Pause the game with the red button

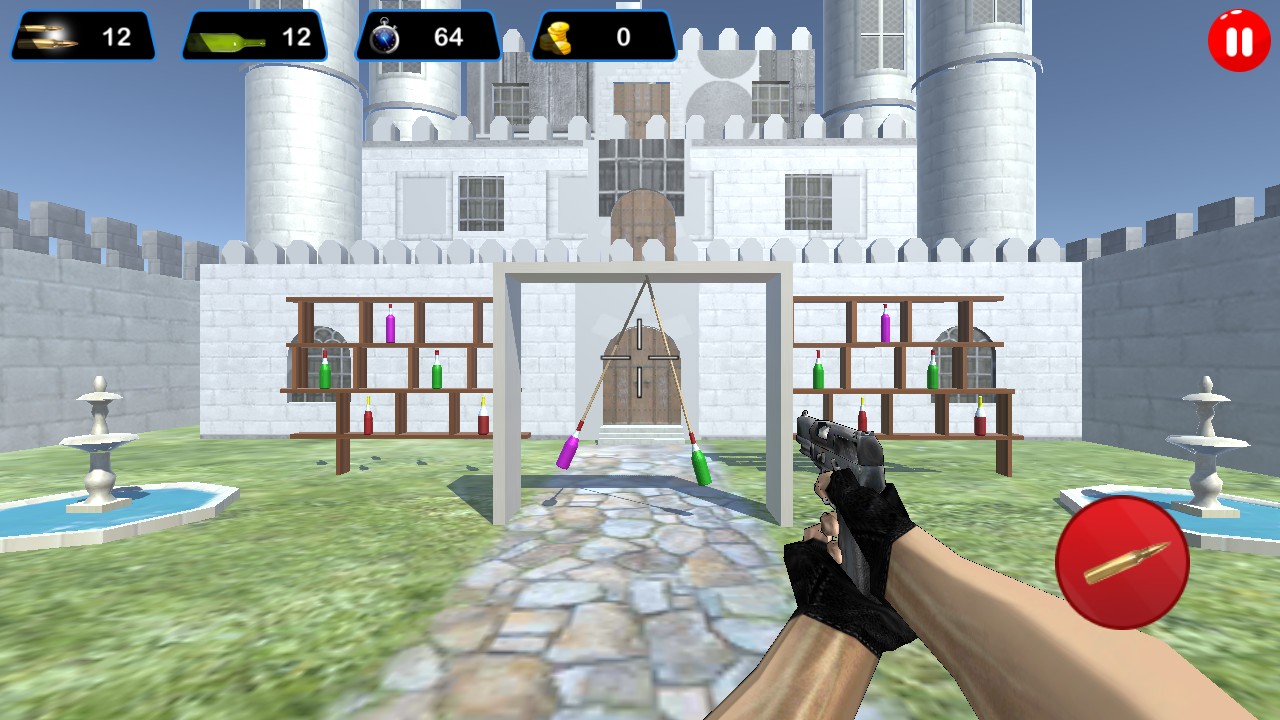pyautogui.click(x=1238, y=42)
